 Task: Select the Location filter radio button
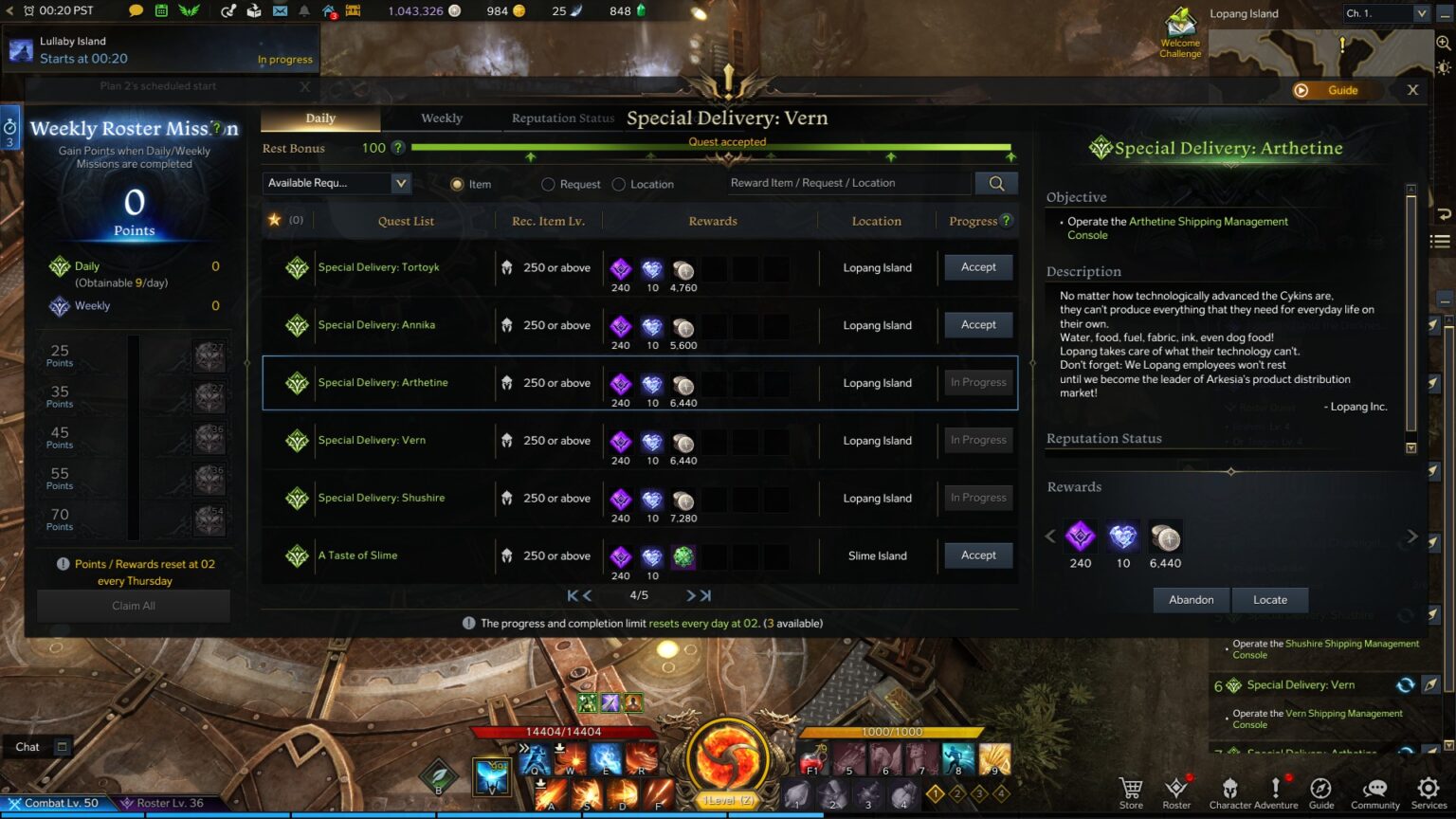[619, 183]
